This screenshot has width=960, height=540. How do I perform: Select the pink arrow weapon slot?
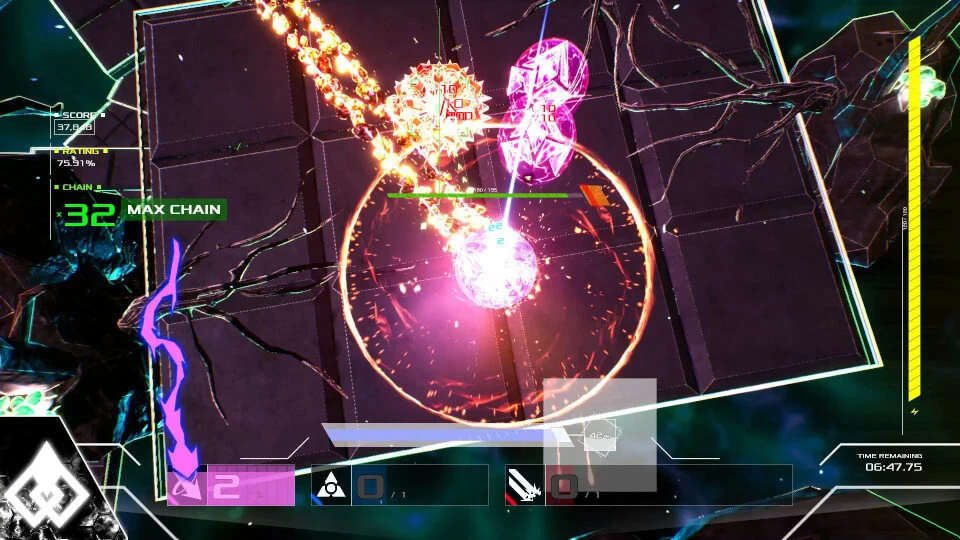(x=187, y=486)
